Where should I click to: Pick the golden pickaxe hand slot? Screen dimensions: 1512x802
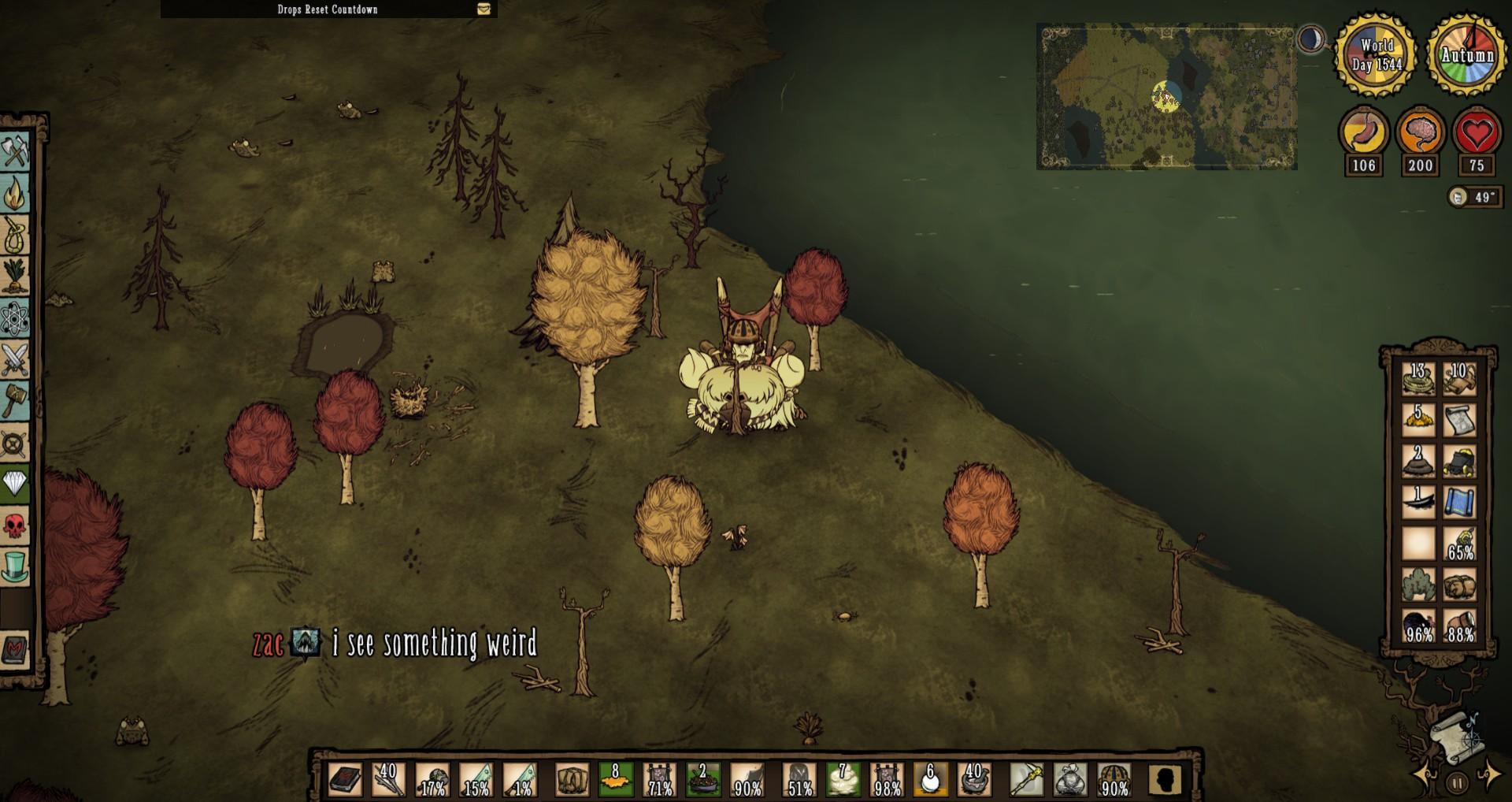tap(1025, 780)
